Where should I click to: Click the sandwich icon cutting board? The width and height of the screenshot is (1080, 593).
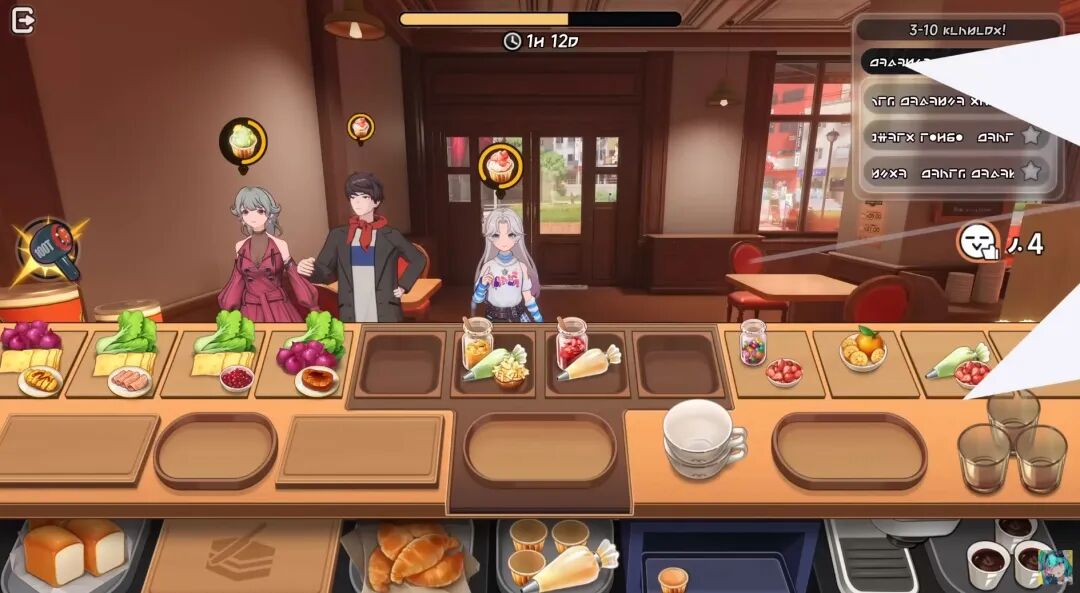(x=239, y=553)
